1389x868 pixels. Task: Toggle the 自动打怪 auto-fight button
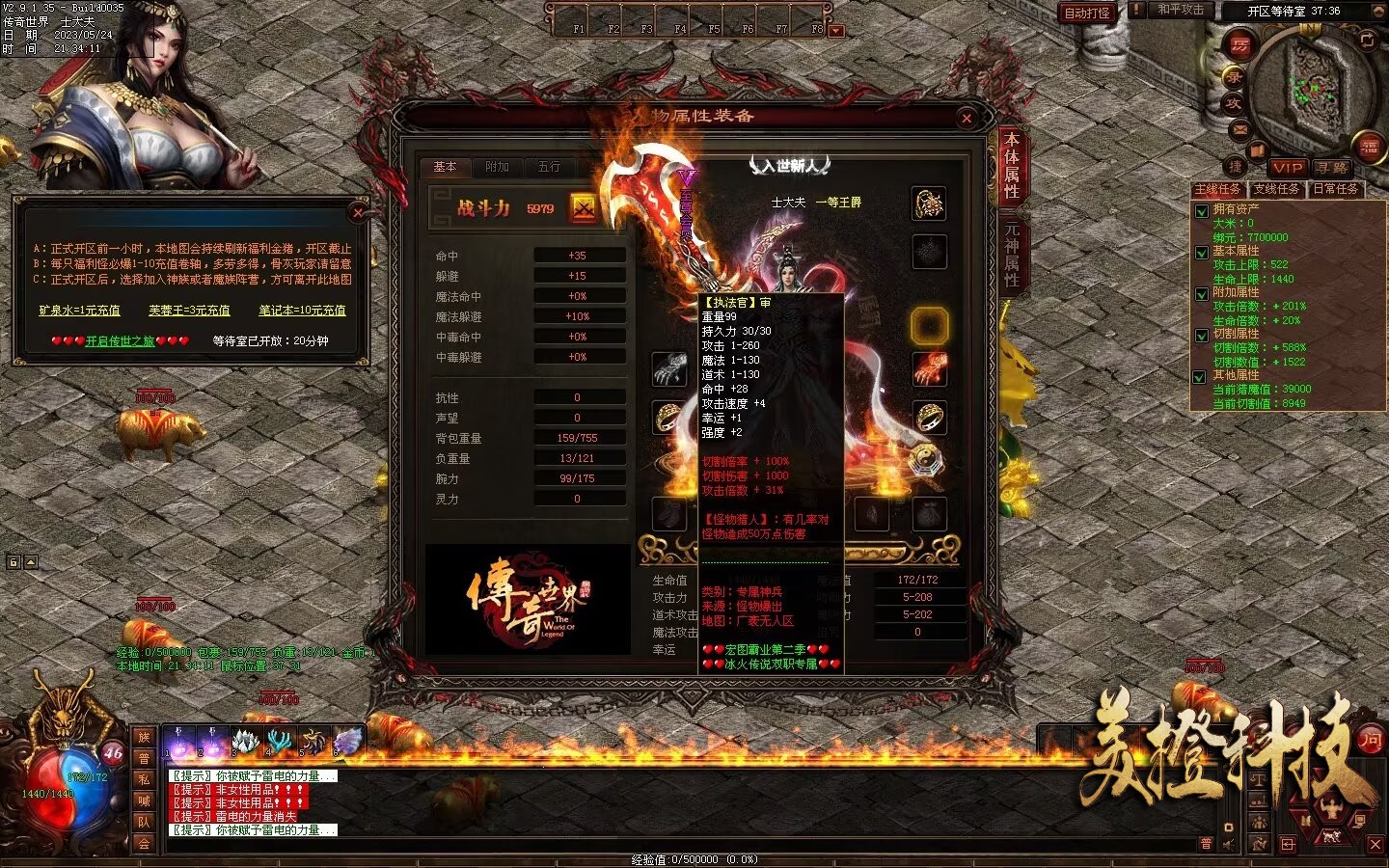(1087, 13)
